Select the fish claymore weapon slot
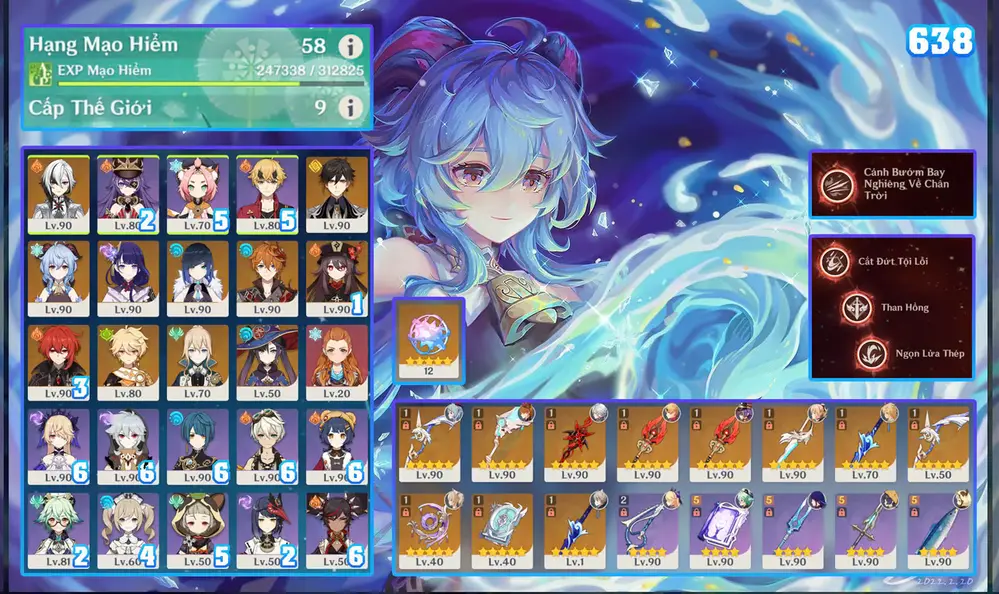Image resolution: width=999 pixels, height=594 pixels. (936, 529)
